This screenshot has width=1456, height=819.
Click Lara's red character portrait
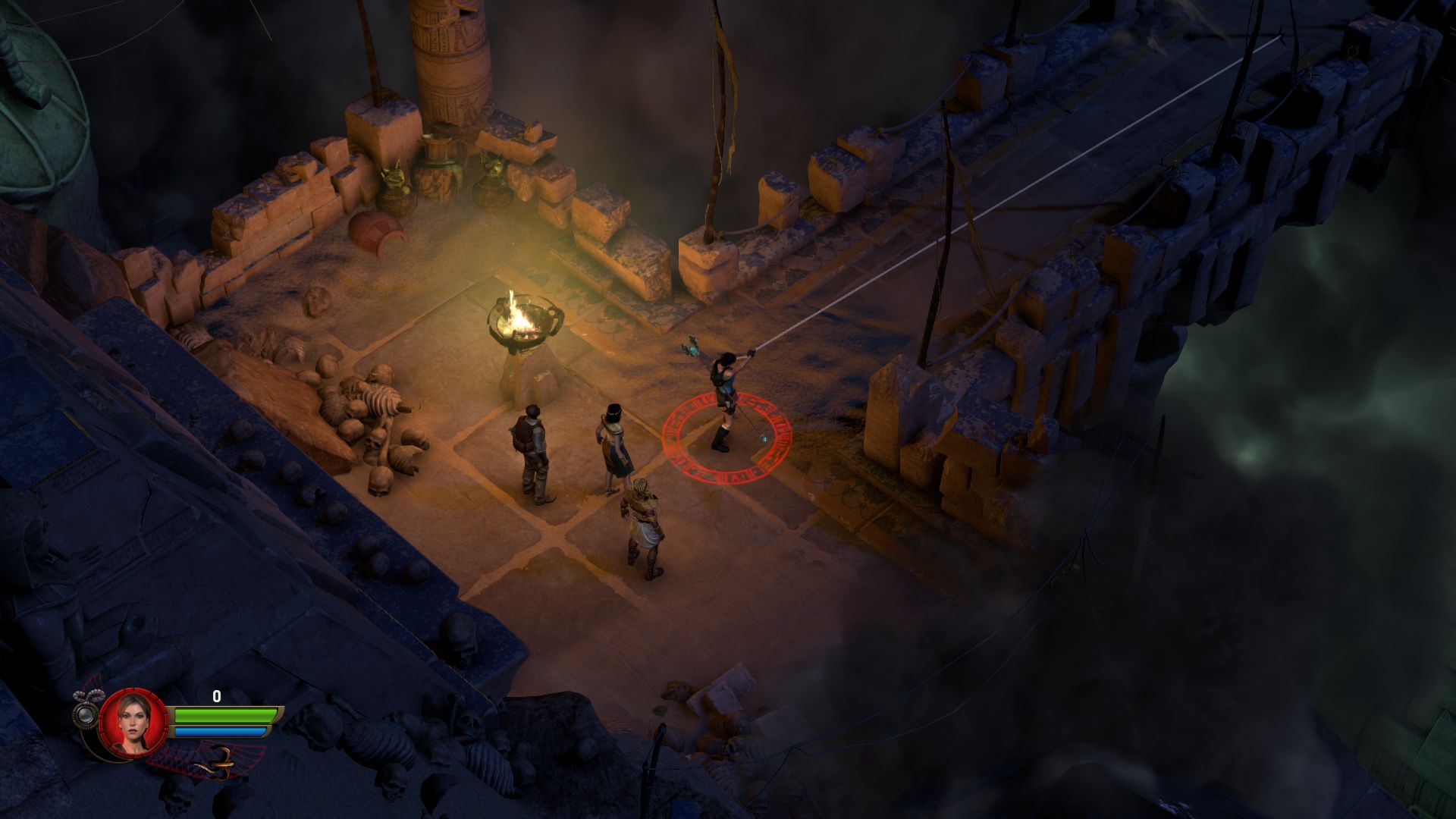pos(133,722)
